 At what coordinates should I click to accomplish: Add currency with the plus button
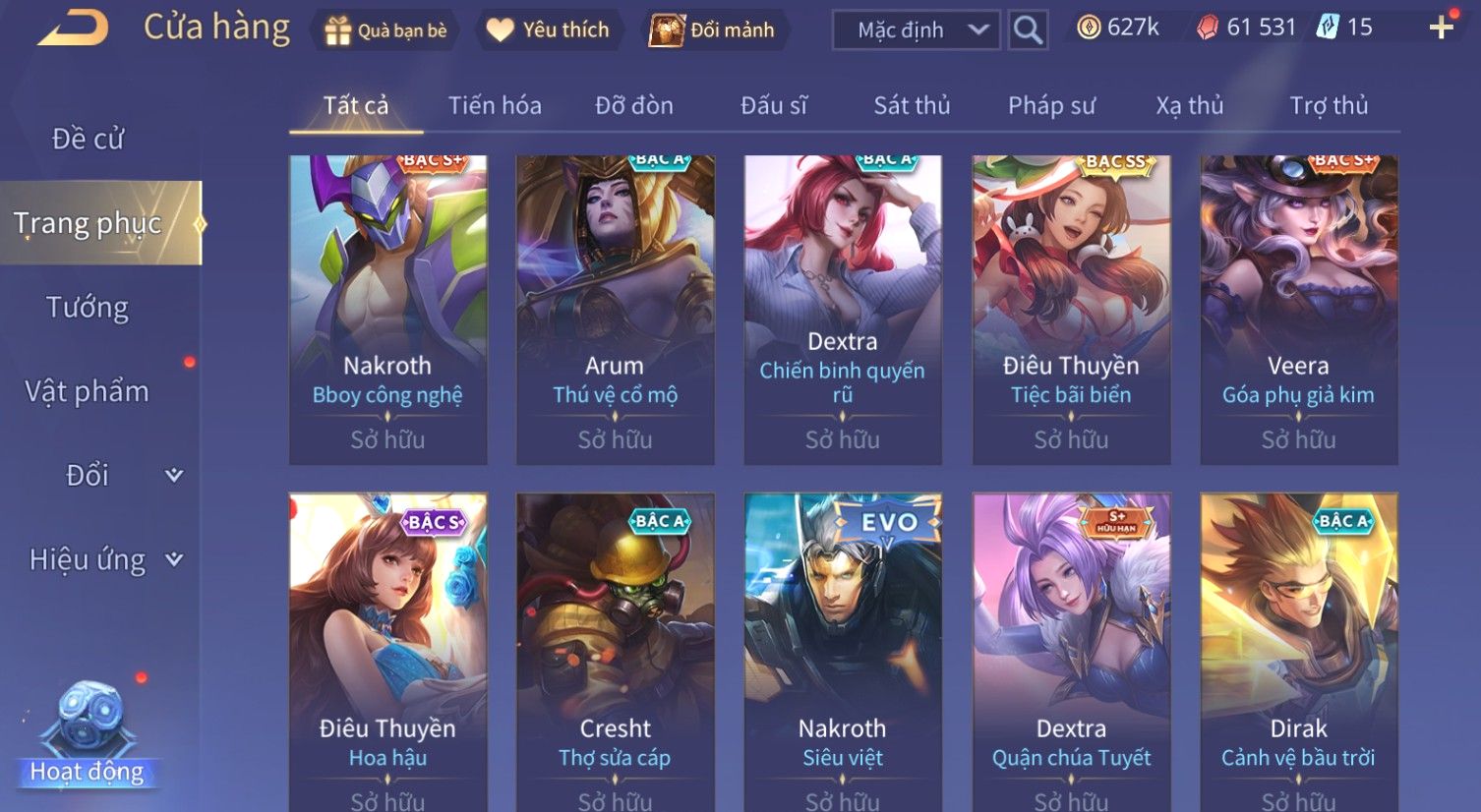pos(1441,28)
